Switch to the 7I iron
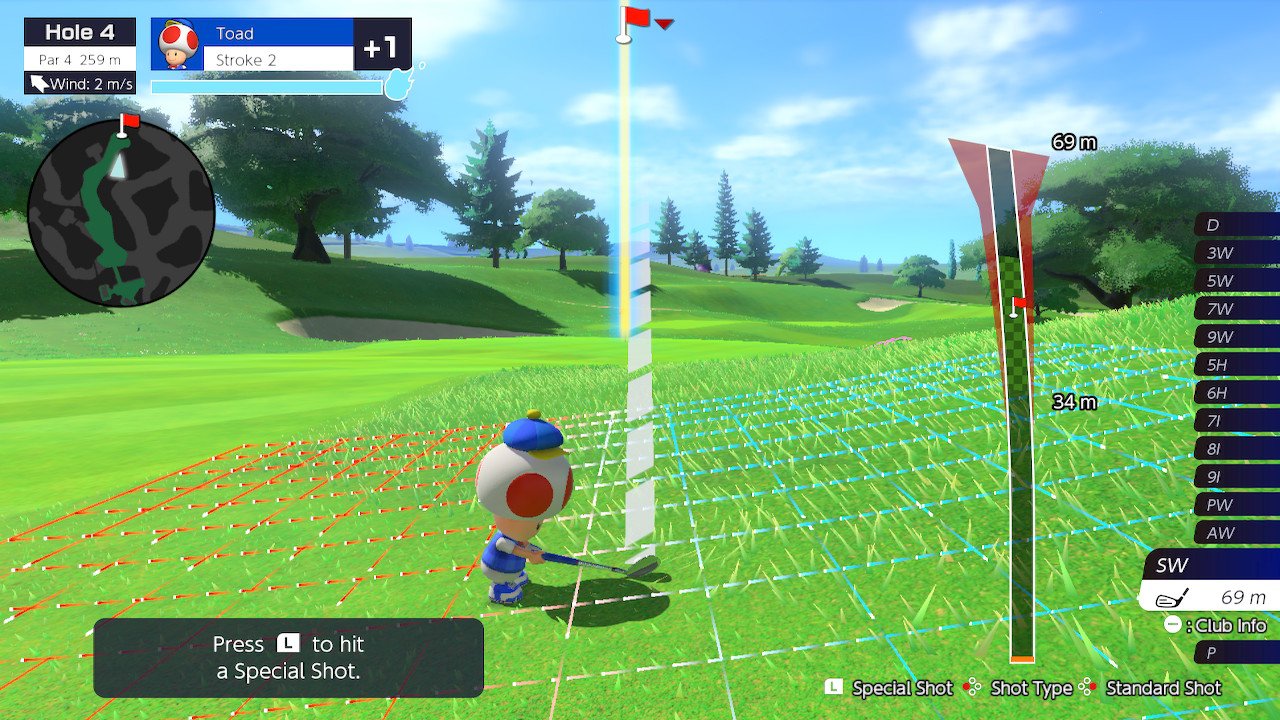Screen dimensions: 1280x720 tap(1236, 421)
